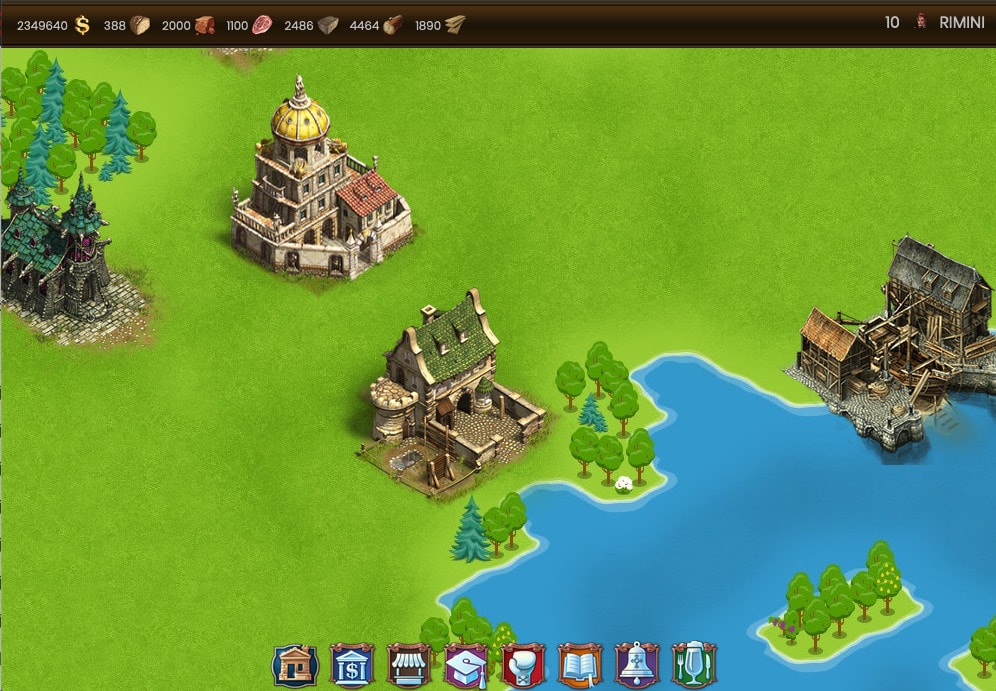
Task: Open the market stall shop category
Action: tap(409, 665)
